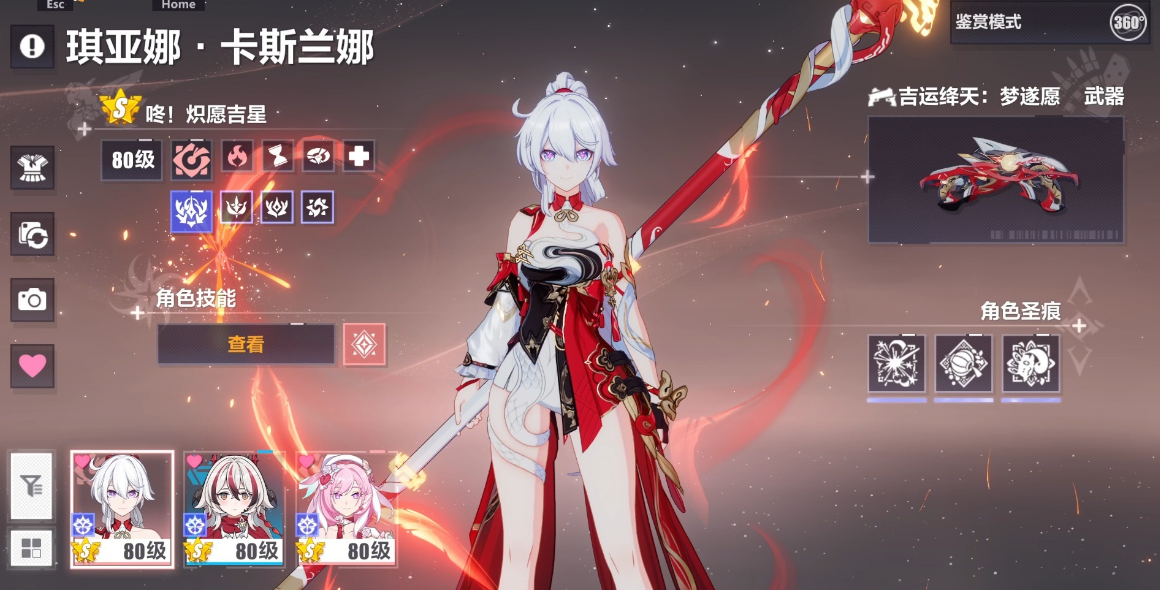Open the camera photo mode

pyautogui.click(x=32, y=300)
